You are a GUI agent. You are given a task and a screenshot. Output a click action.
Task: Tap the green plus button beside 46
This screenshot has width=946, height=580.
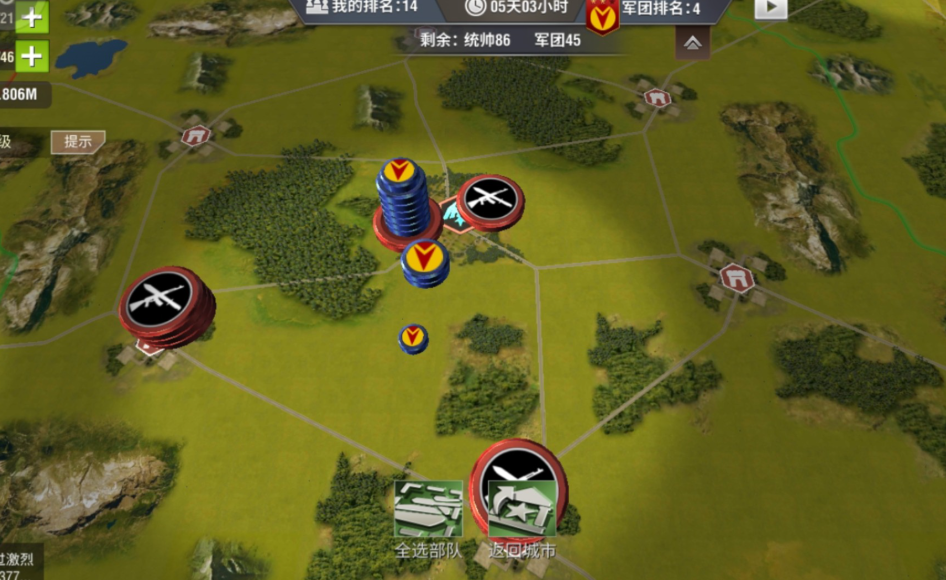(32, 56)
